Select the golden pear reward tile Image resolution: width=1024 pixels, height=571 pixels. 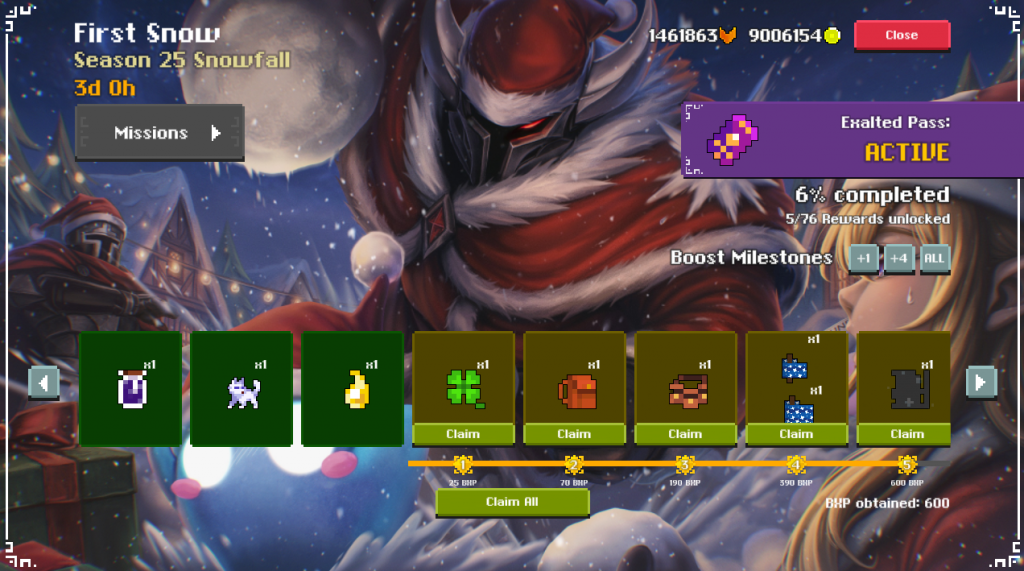tap(353, 388)
